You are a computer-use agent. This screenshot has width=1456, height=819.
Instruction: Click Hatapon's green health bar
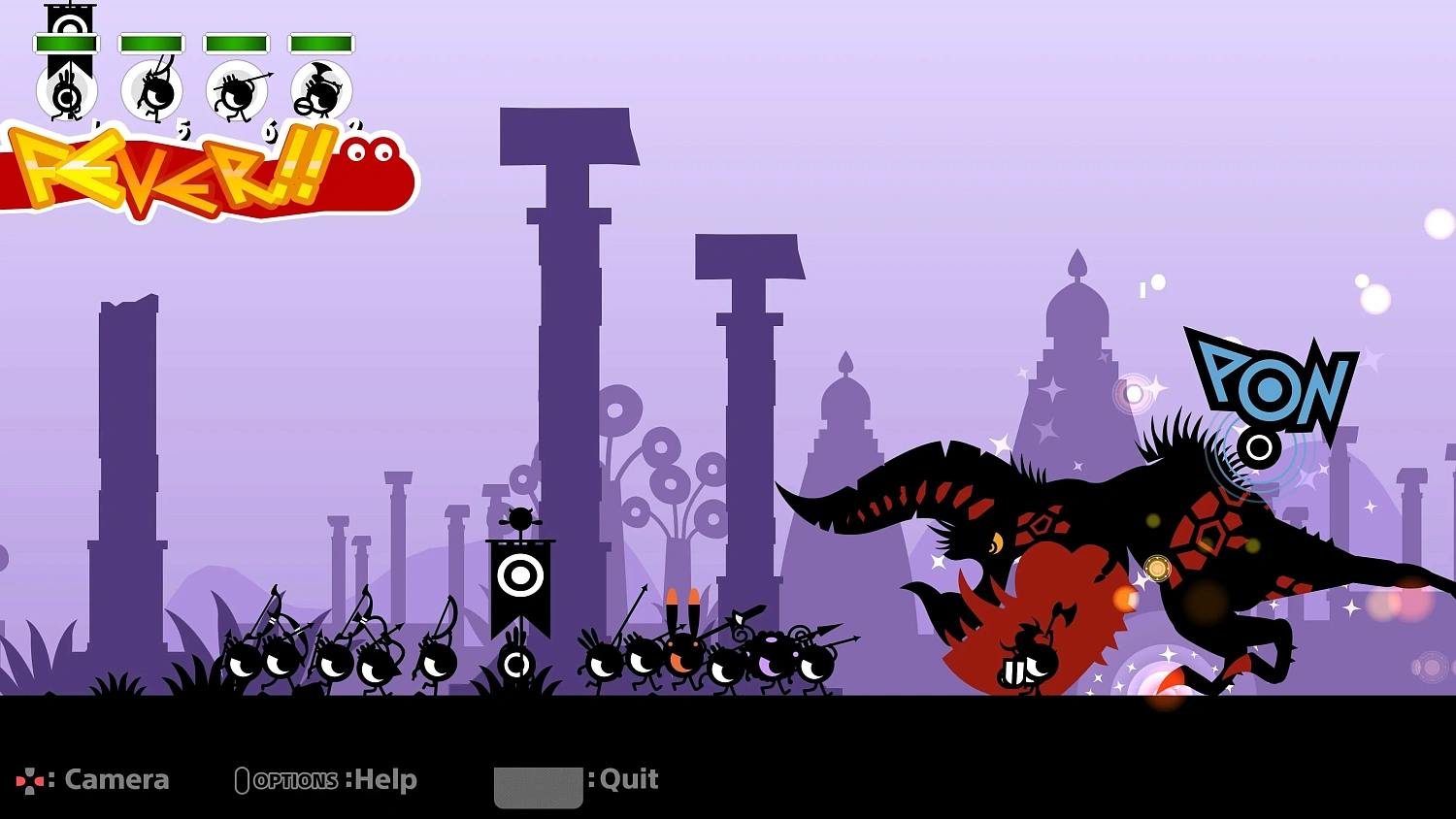pyautogui.click(x=66, y=41)
